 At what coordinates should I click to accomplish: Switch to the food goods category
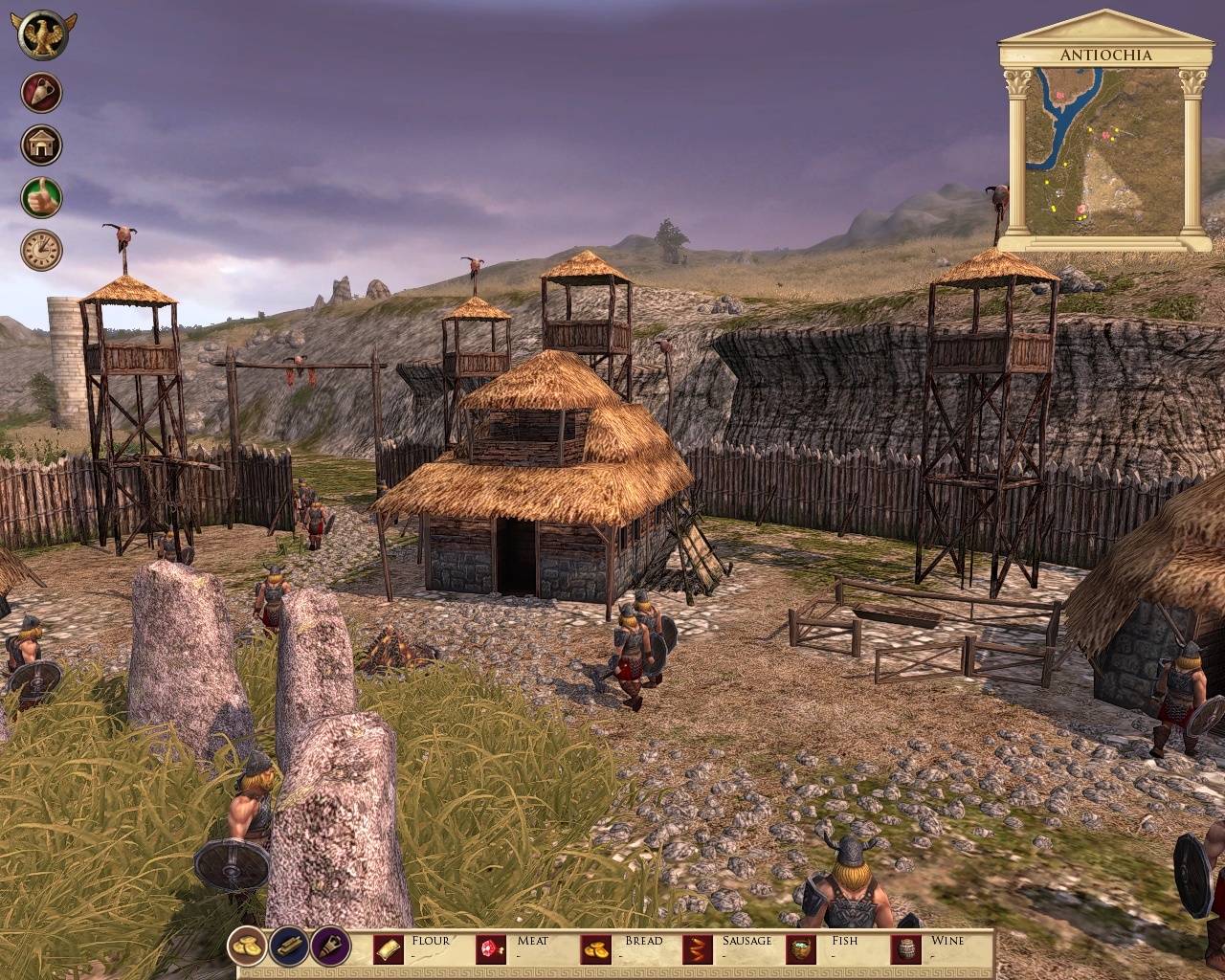pyautogui.click(x=247, y=947)
